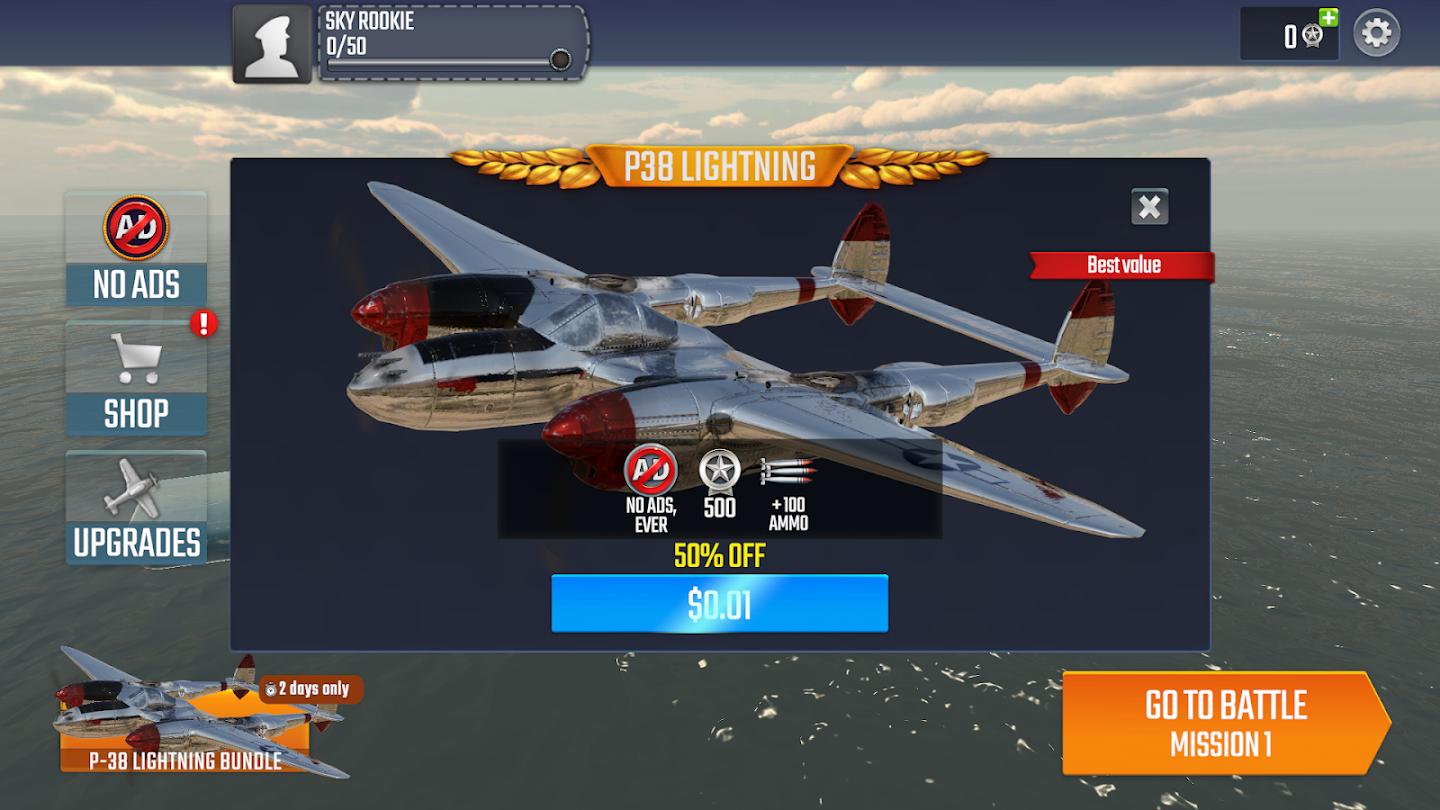Image resolution: width=1440 pixels, height=810 pixels.
Task: Close the P38 Lightning offer popup
Action: click(1150, 207)
